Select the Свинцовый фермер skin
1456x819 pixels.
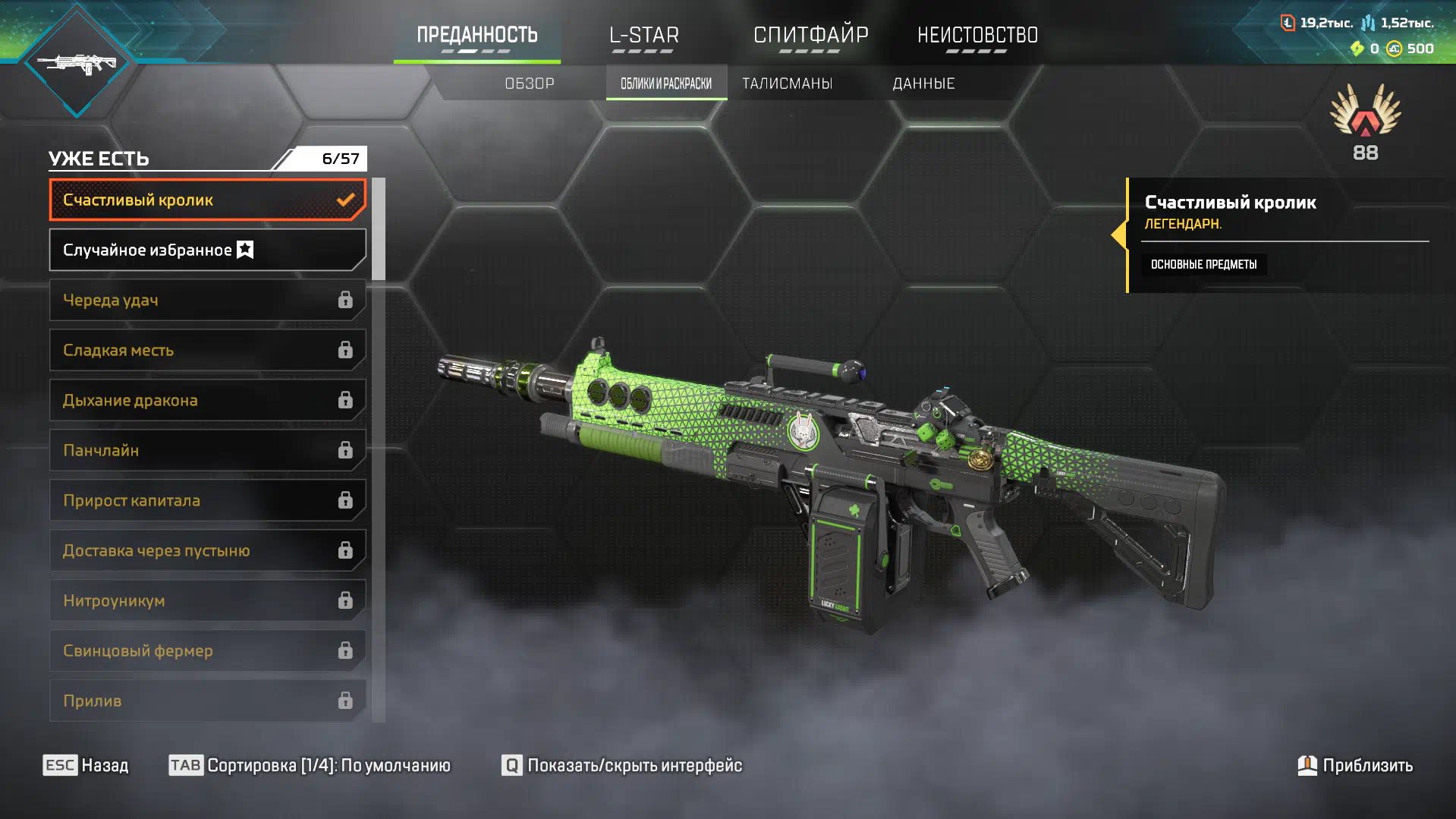click(207, 650)
